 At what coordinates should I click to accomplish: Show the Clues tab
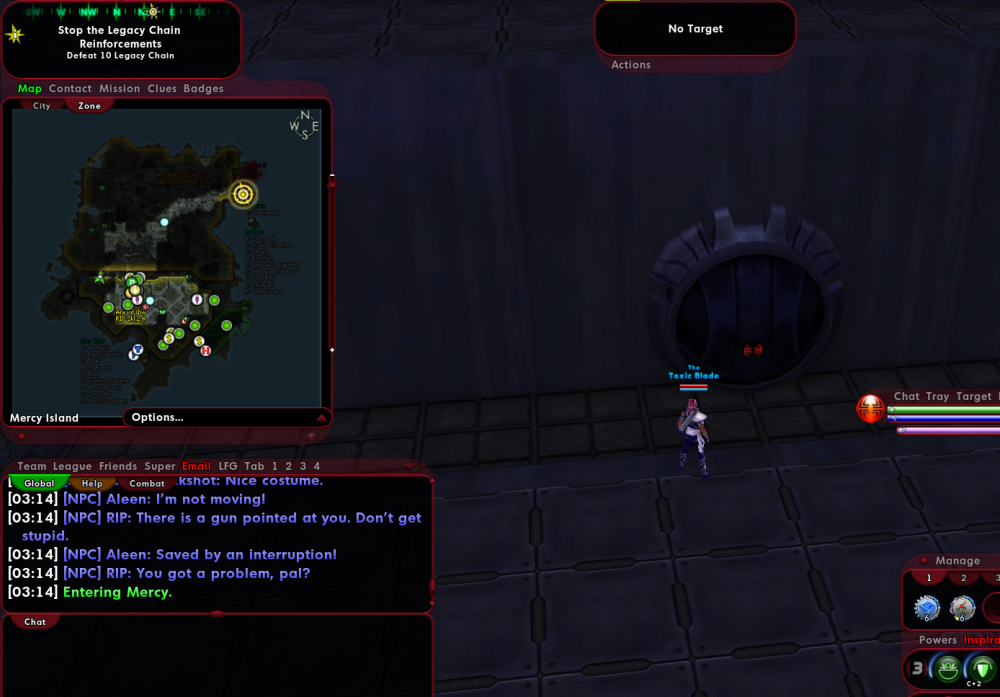click(x=162, y=89)
